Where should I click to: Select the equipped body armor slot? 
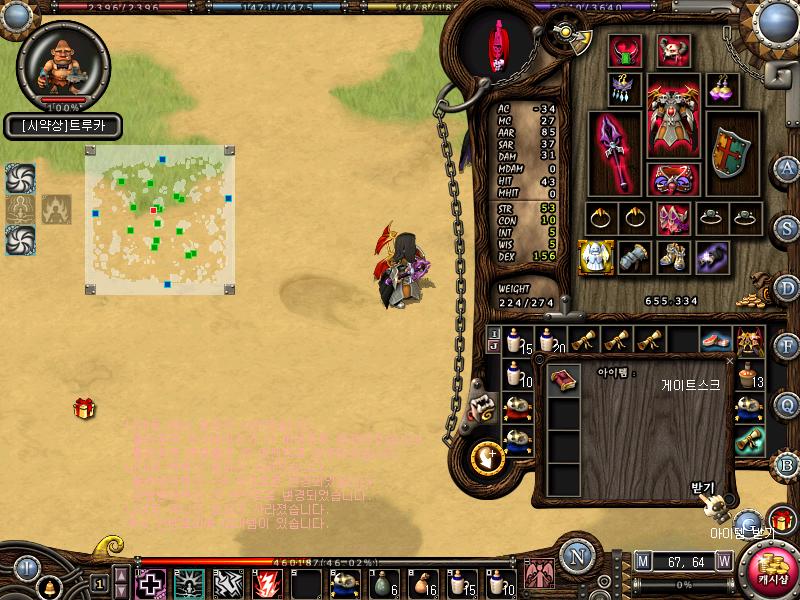tap(674, 116)
